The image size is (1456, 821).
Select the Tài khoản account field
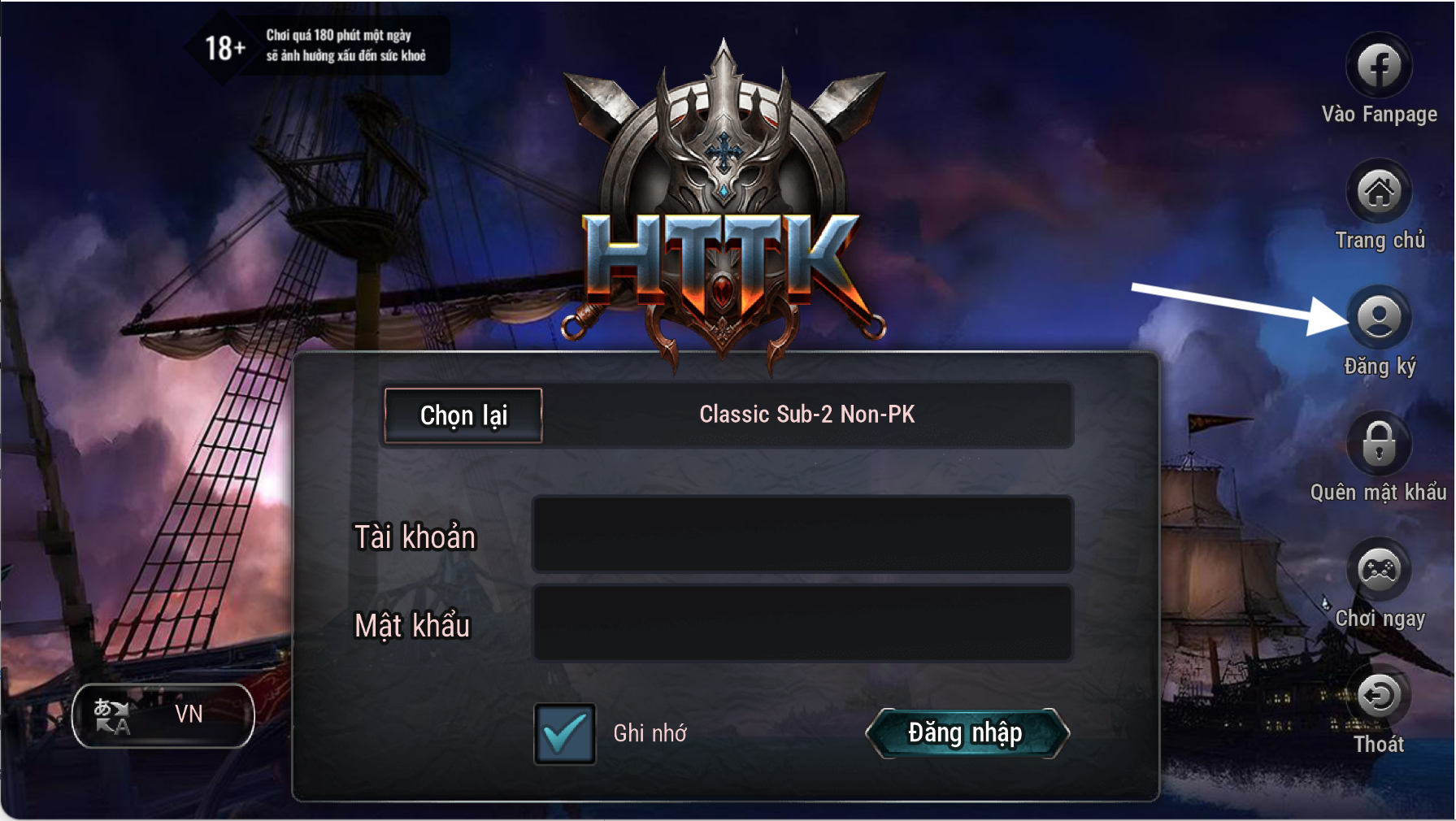click(x=802, y=534)
